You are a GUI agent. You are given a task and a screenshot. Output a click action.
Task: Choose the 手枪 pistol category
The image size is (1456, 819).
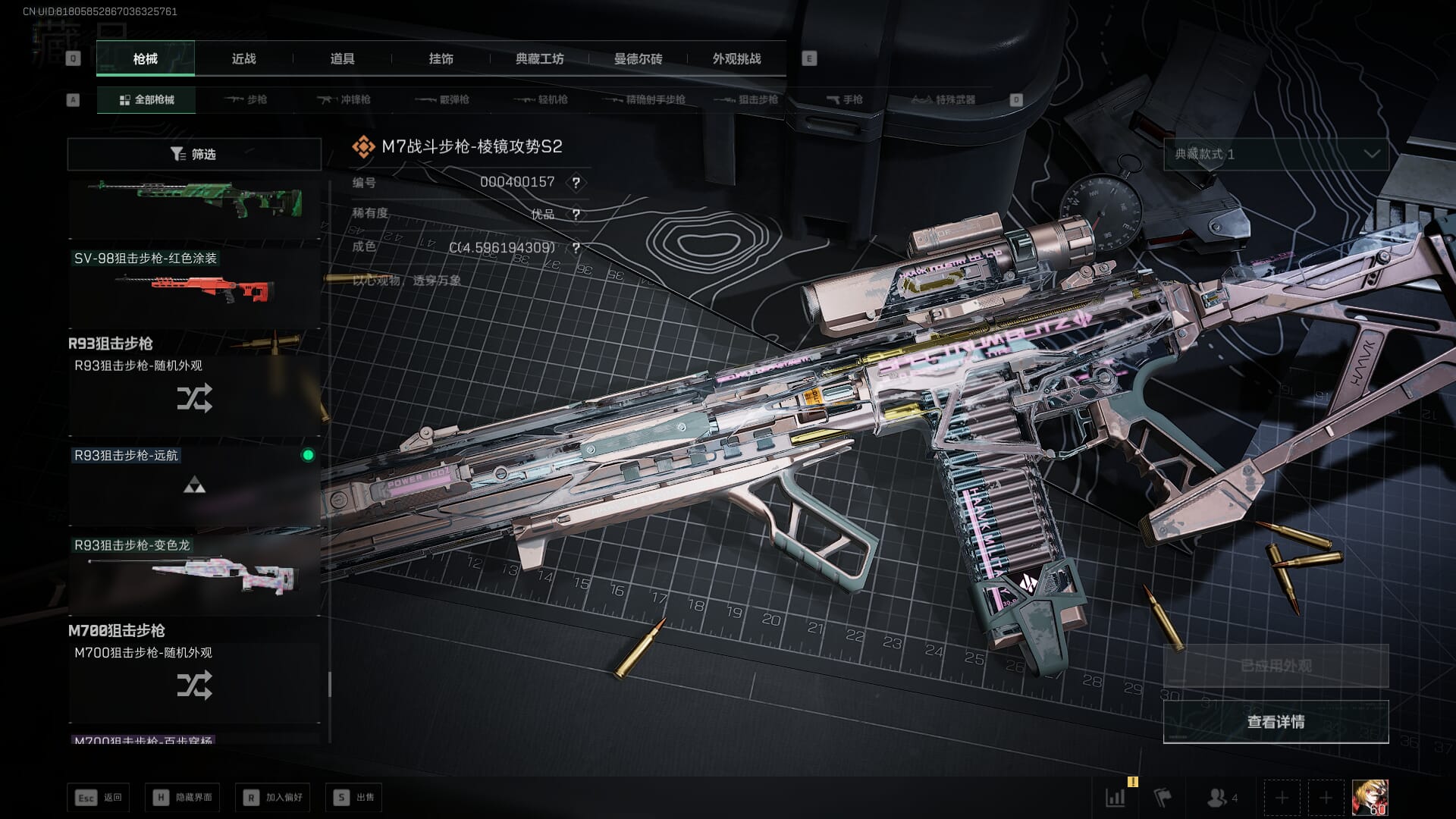coord(844,99)
